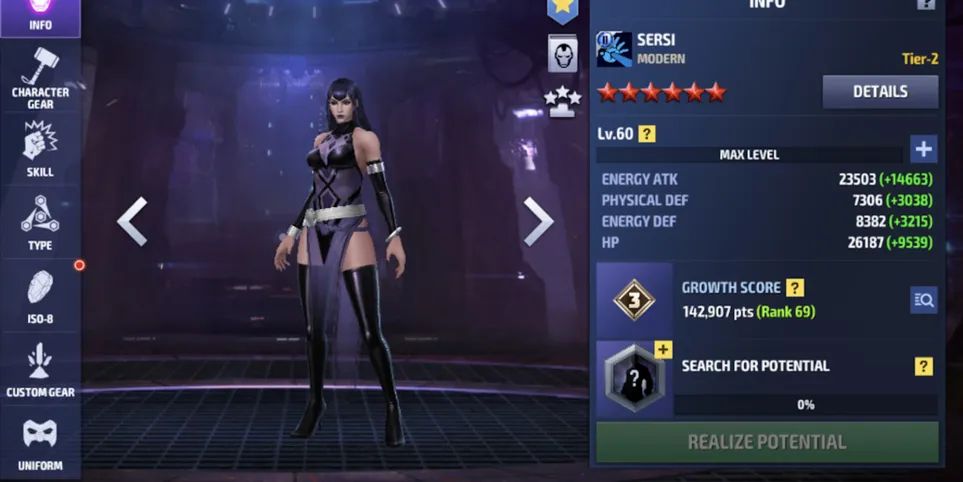
Task: Switch to the Uniform tab
Action: coord(40,443)
